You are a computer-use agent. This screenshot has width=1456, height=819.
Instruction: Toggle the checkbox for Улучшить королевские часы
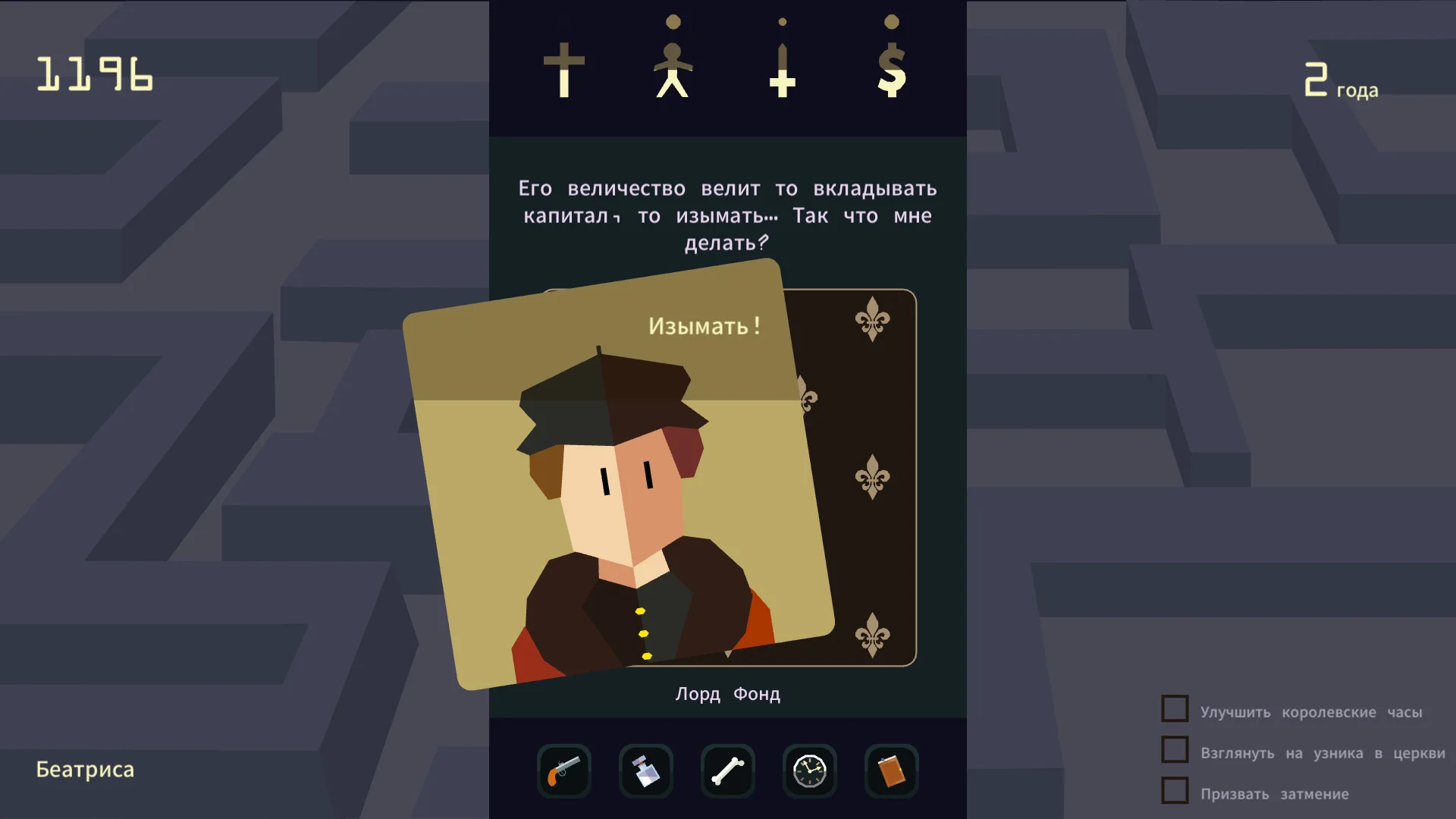click(1174, 708)
